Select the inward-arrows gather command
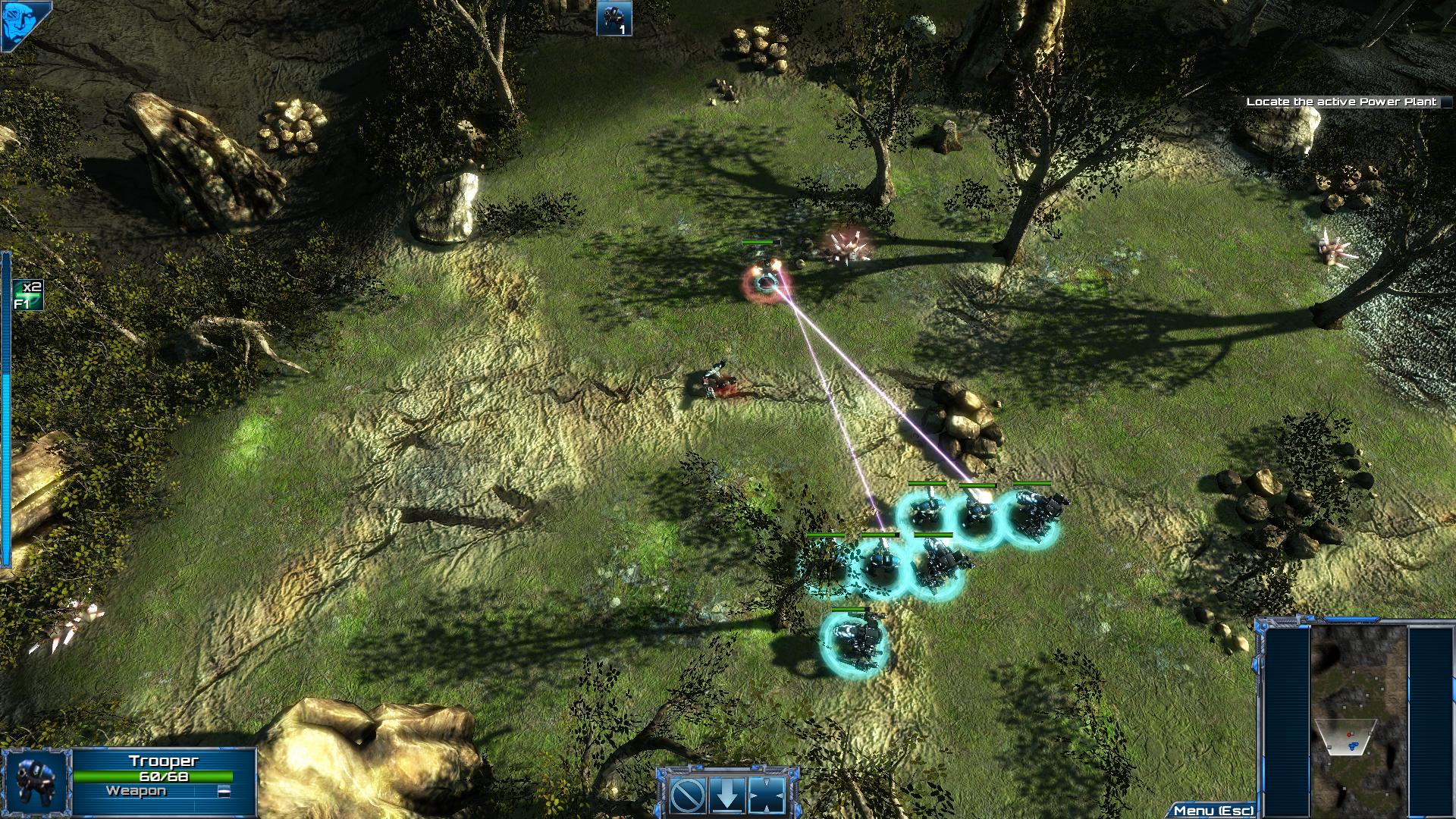 tap(765, 795)
